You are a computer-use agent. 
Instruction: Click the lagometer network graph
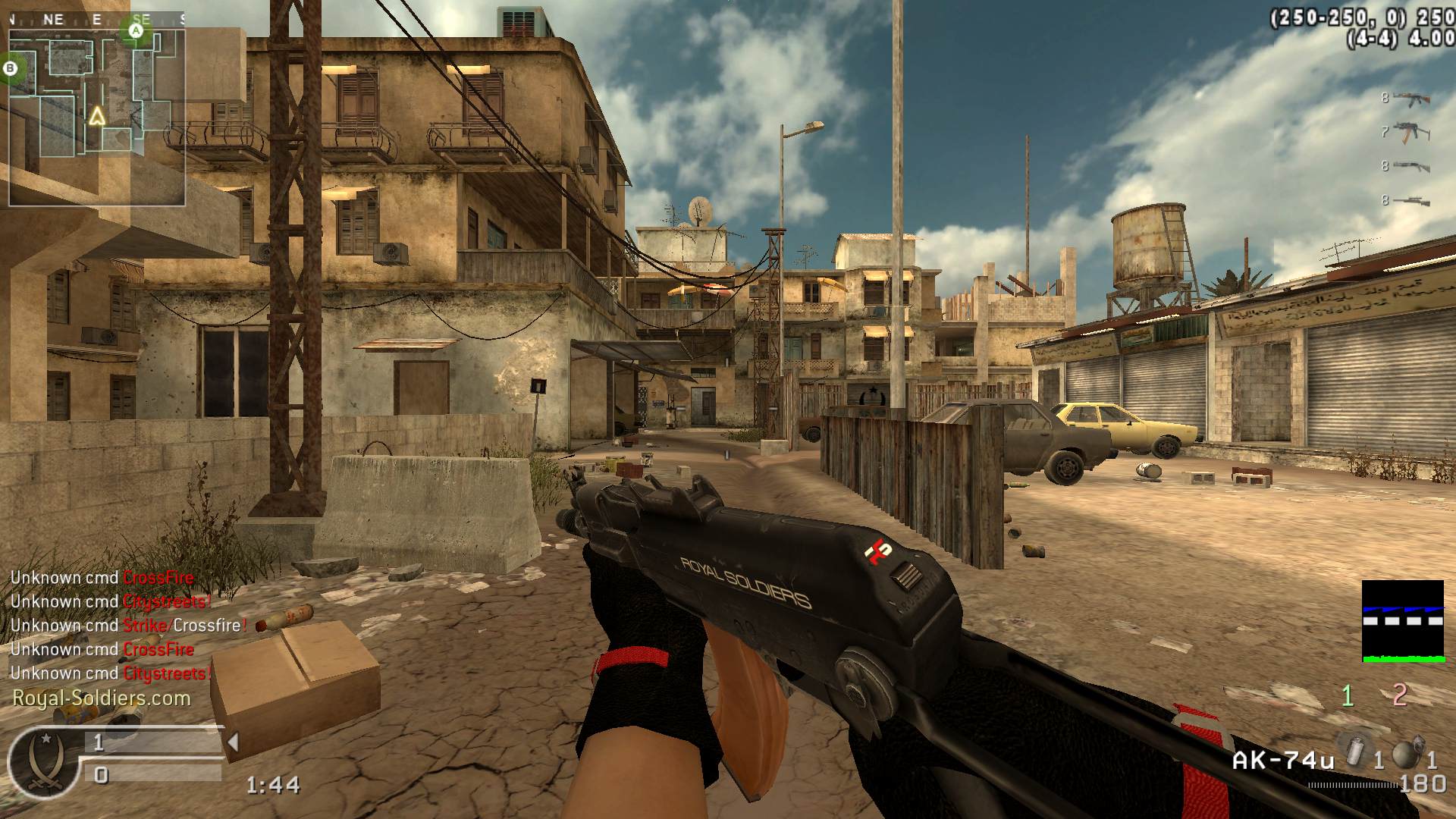click(1402, 621)
